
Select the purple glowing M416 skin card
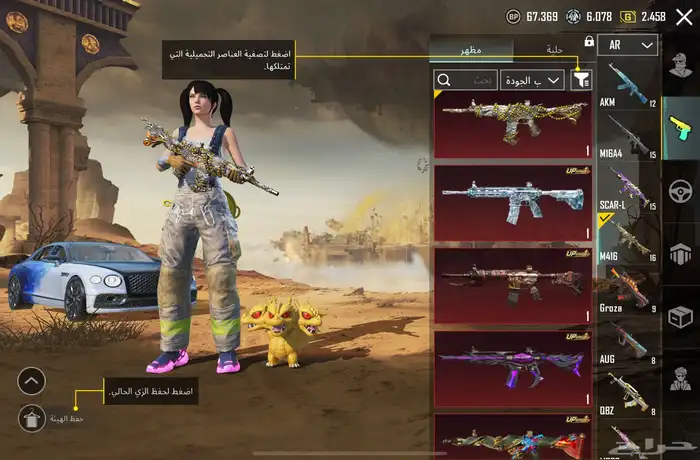pos(513,368)
